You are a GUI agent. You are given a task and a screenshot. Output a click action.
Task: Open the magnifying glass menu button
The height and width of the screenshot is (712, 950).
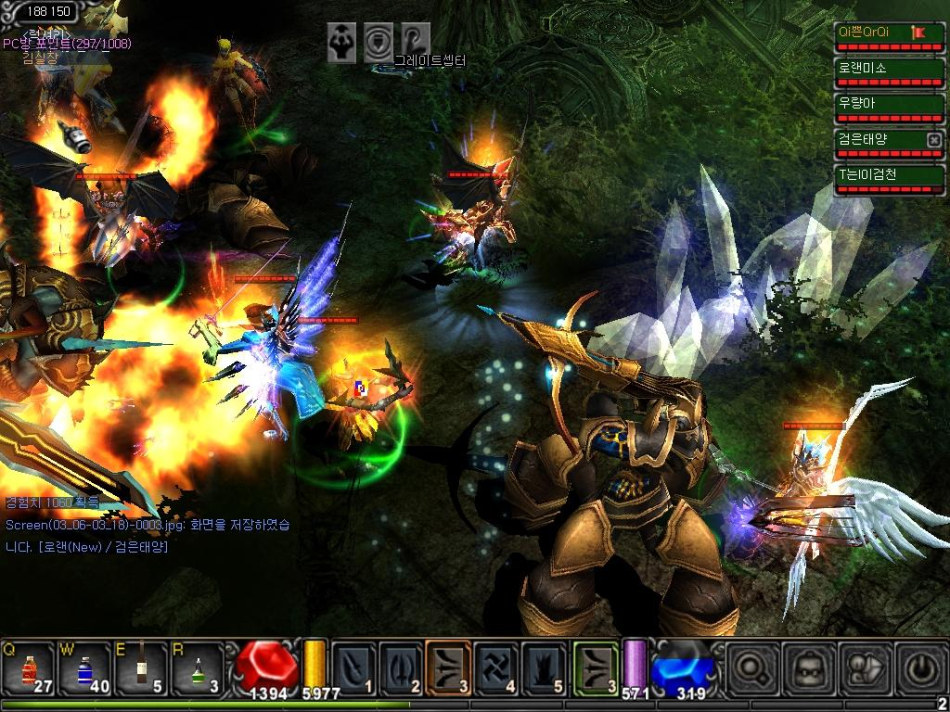750,667
